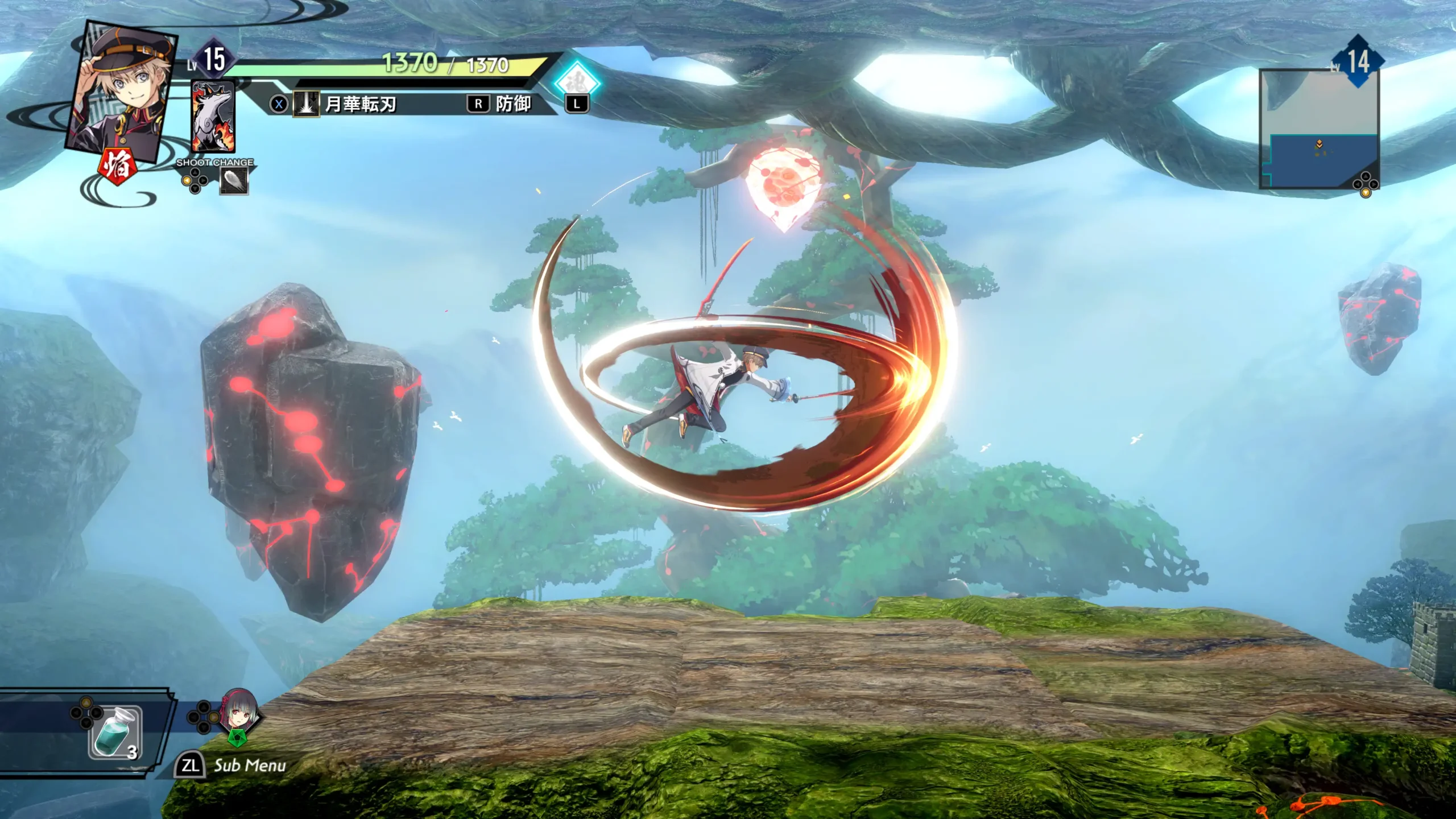
Task: Use the green potion bottle item
Action: pos(114,733)
